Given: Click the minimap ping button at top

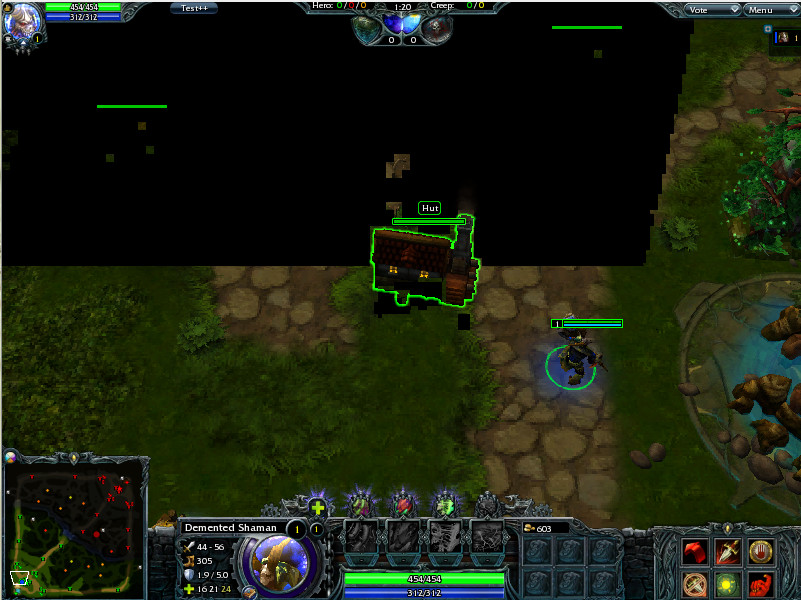Looking at the screenshot, I should point(75,457).
